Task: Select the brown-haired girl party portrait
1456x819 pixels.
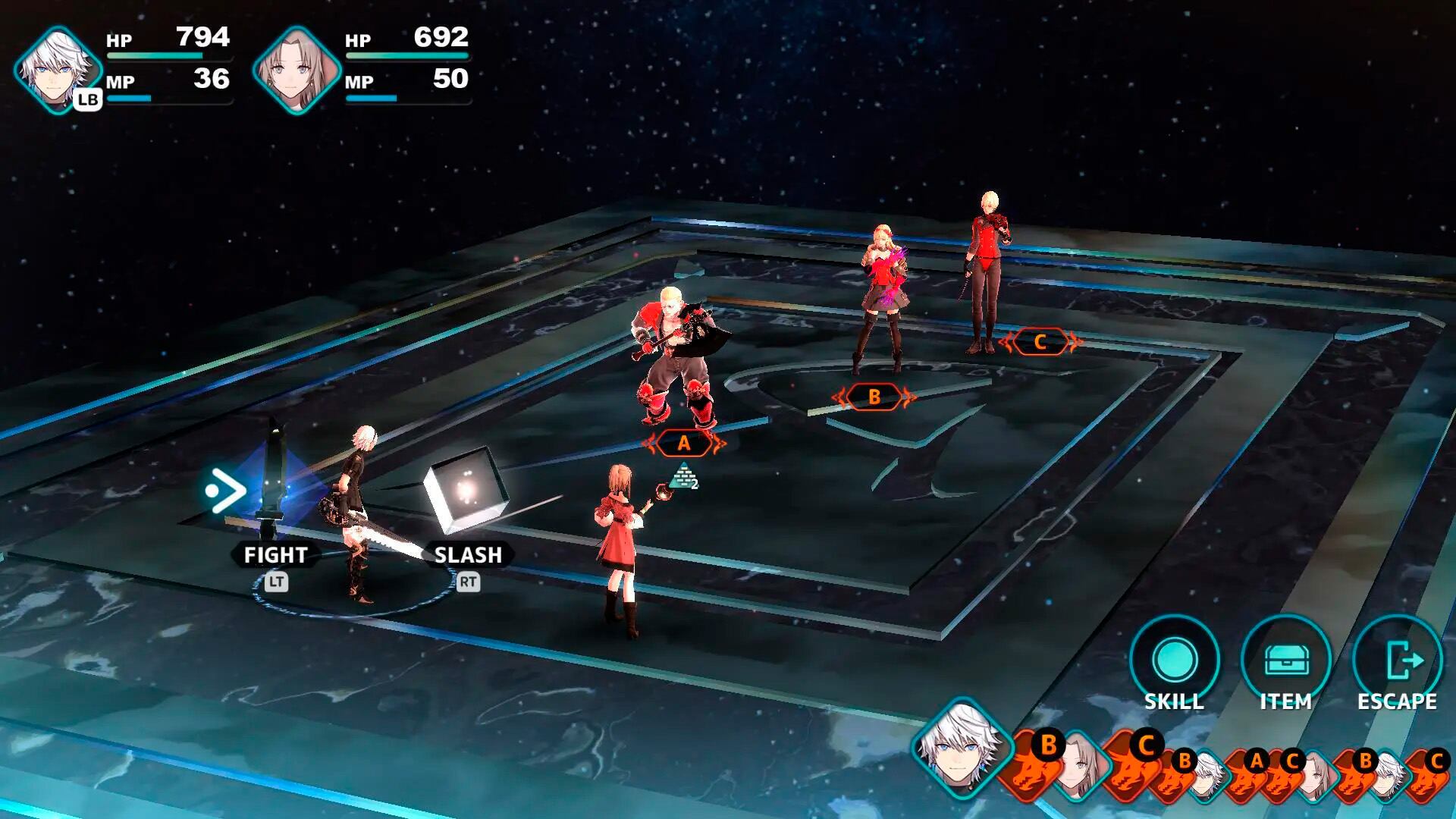Action: pyautogui.click(x=297, y=70)
